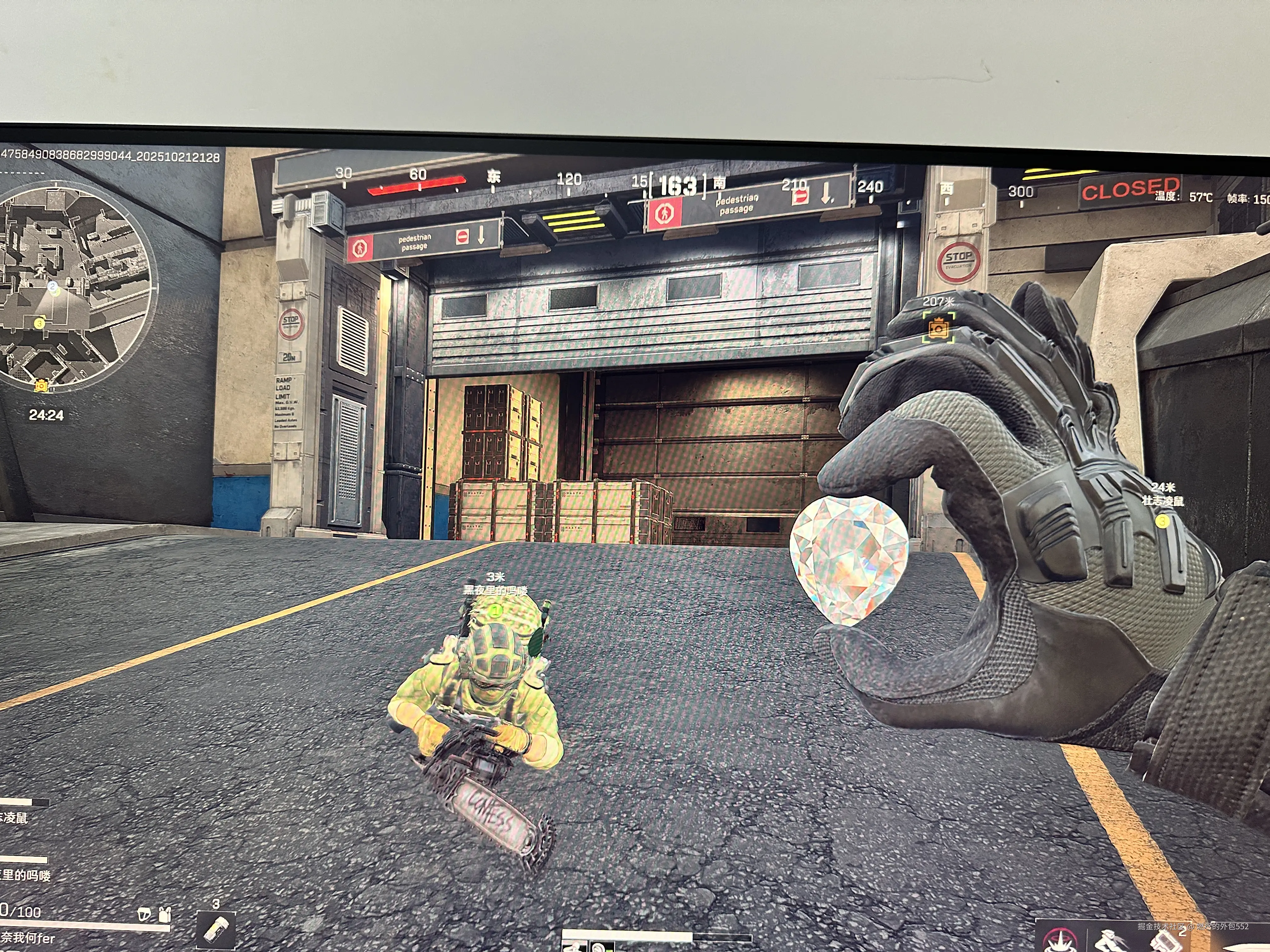Select the yellow teammate marker at 24米
The height and width of the screenshot is (952, 1270).
pyautogui.click(x=1162, y=521)
